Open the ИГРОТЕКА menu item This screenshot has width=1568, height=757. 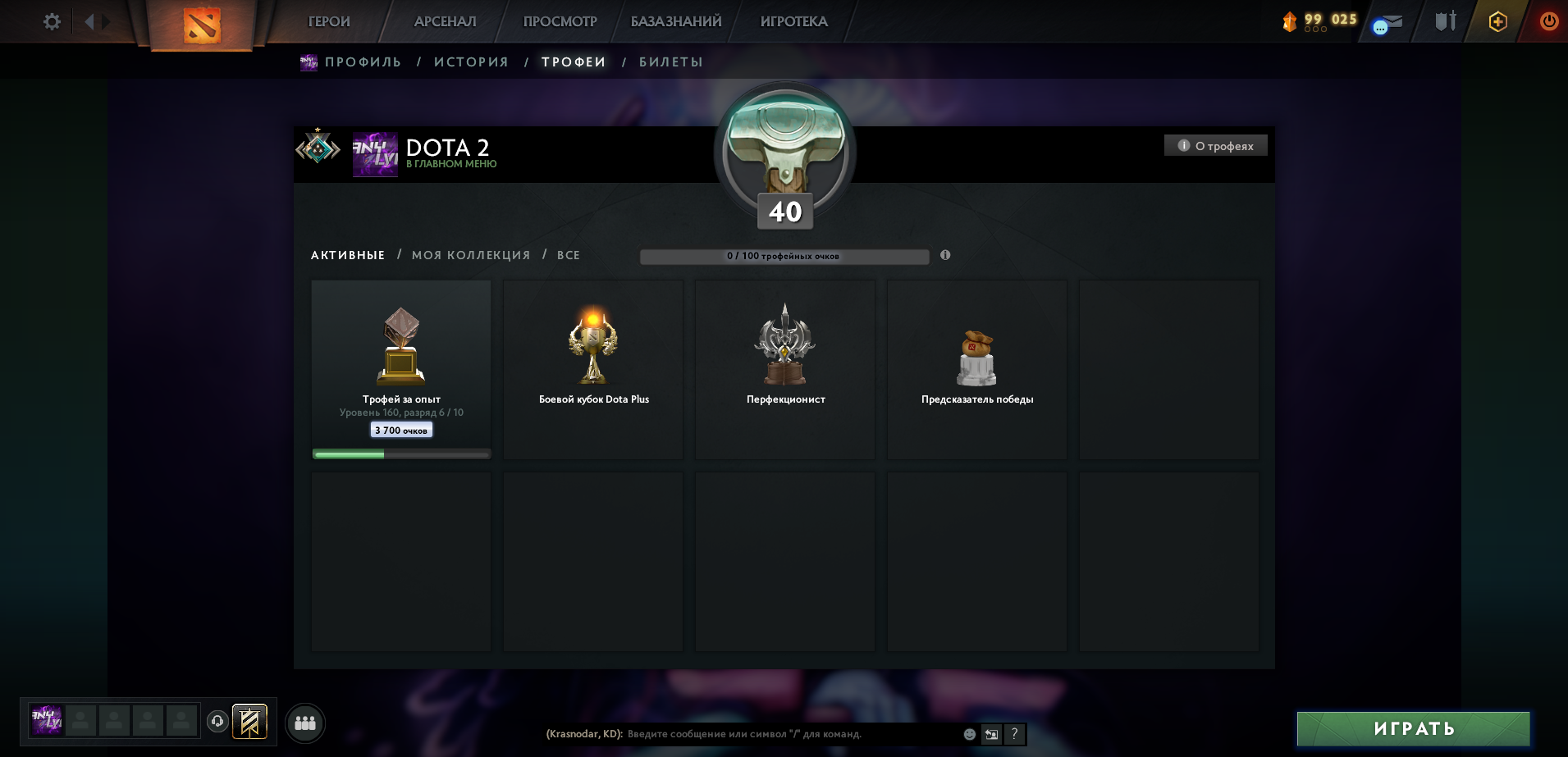coord(792,21)
